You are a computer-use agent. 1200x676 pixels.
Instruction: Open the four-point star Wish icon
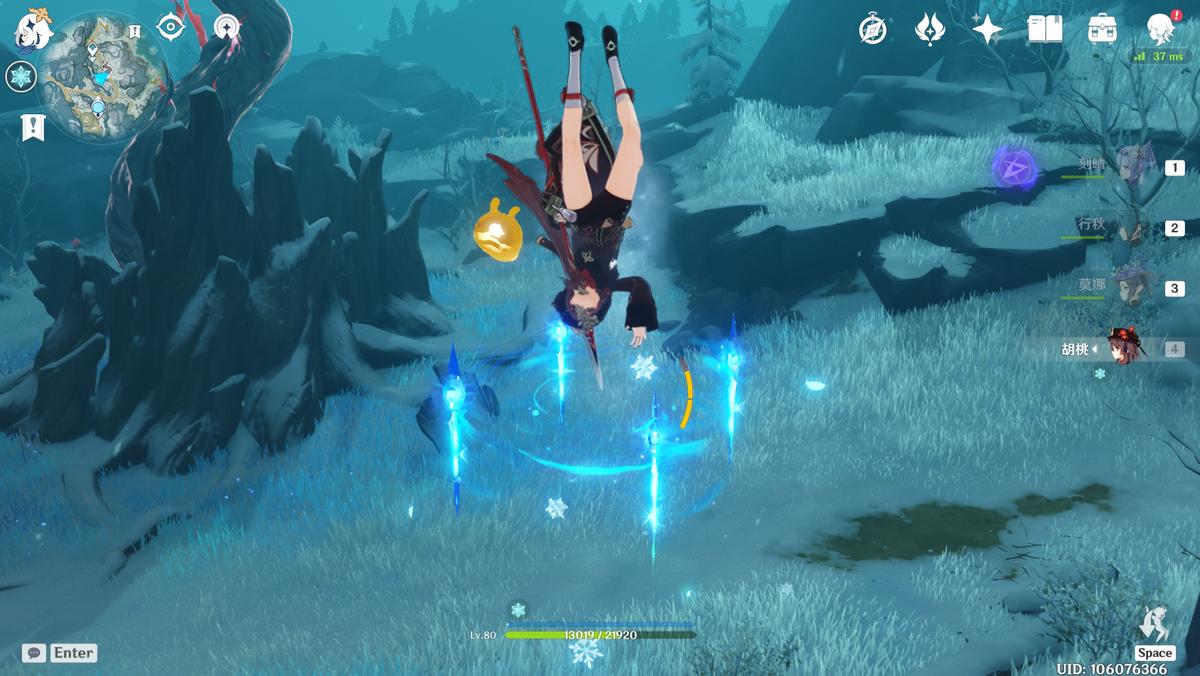pos(987,30)
